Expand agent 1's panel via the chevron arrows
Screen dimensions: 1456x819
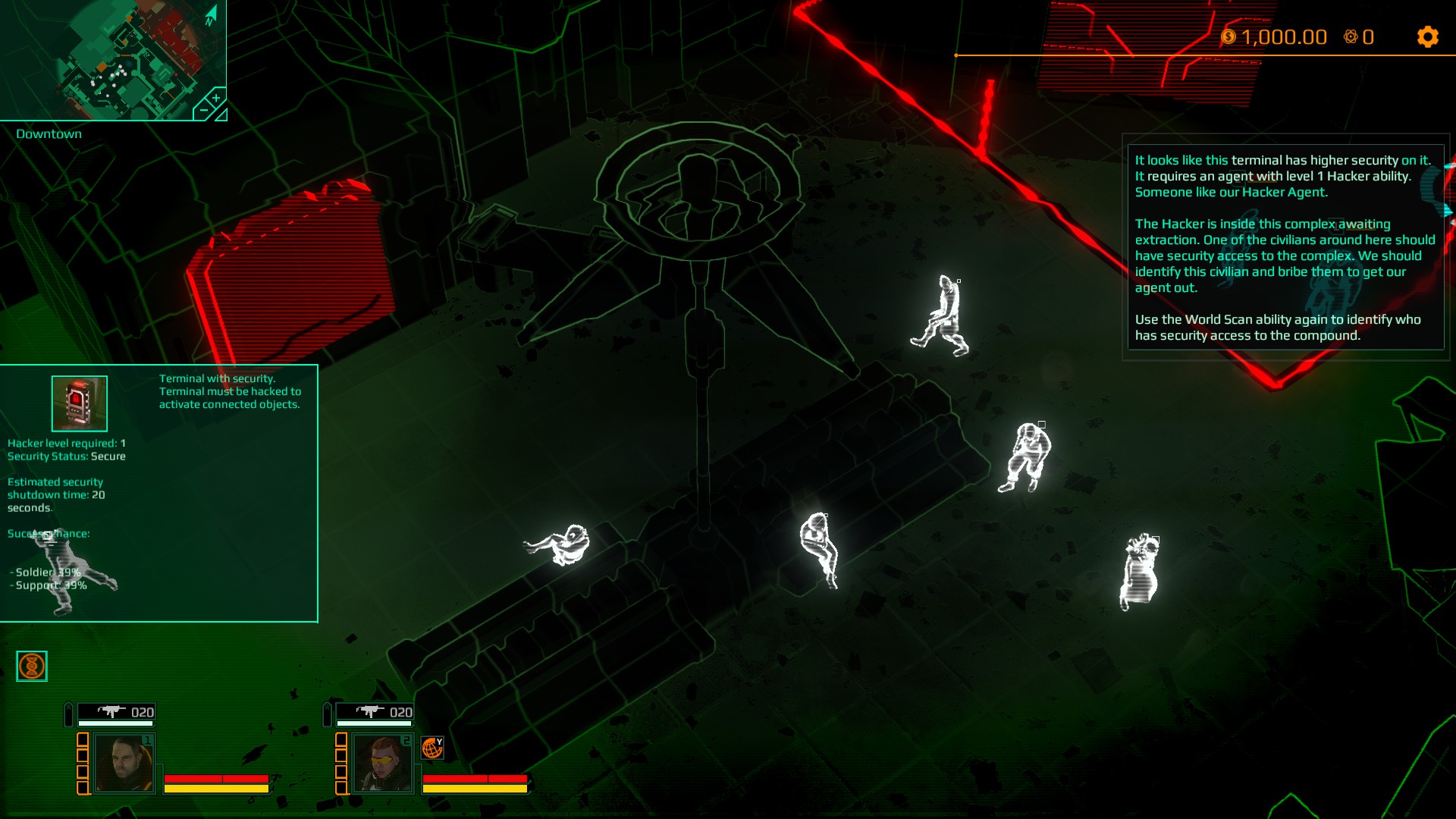click(x=68, y=710)
